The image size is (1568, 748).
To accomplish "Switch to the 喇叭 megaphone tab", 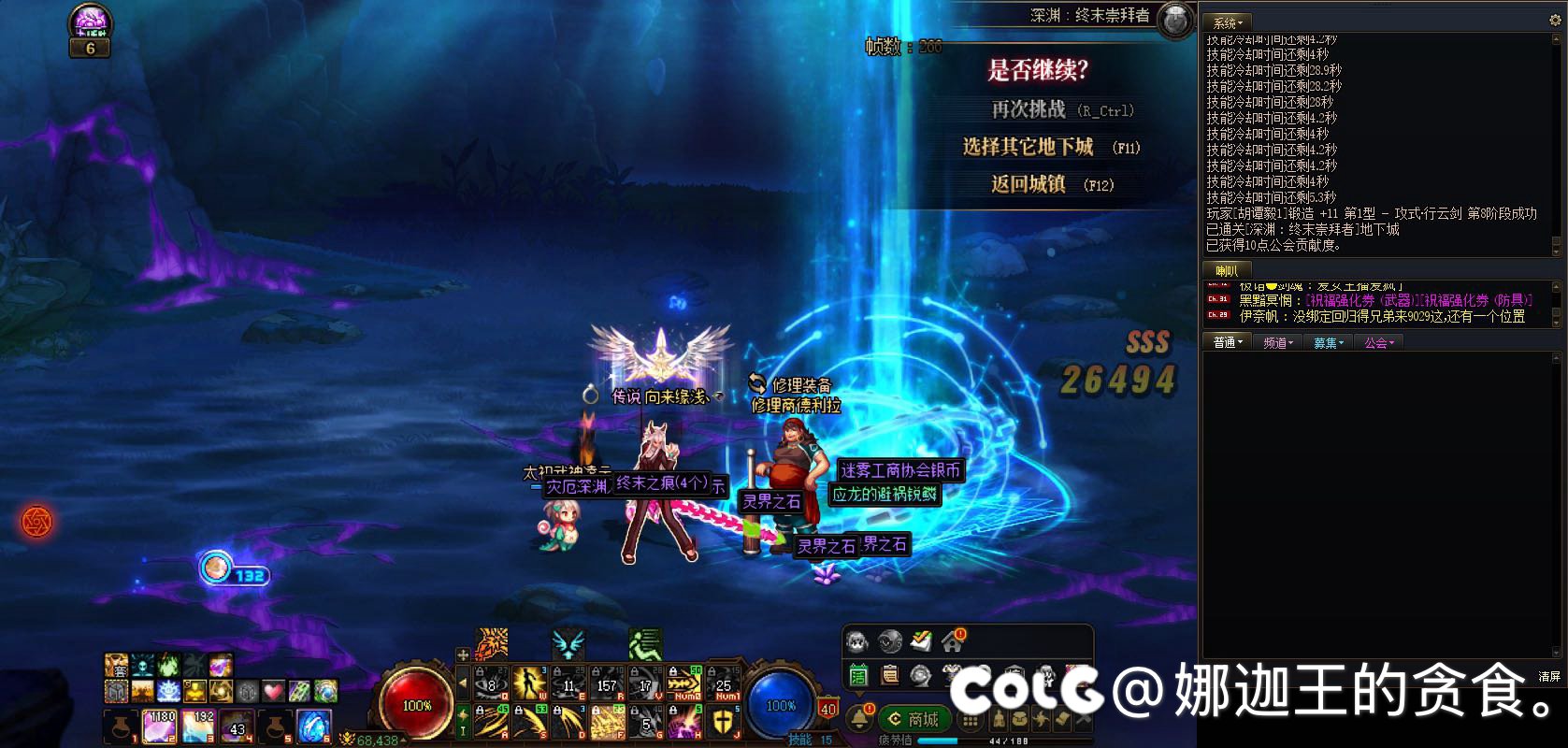I will 1226,270.
